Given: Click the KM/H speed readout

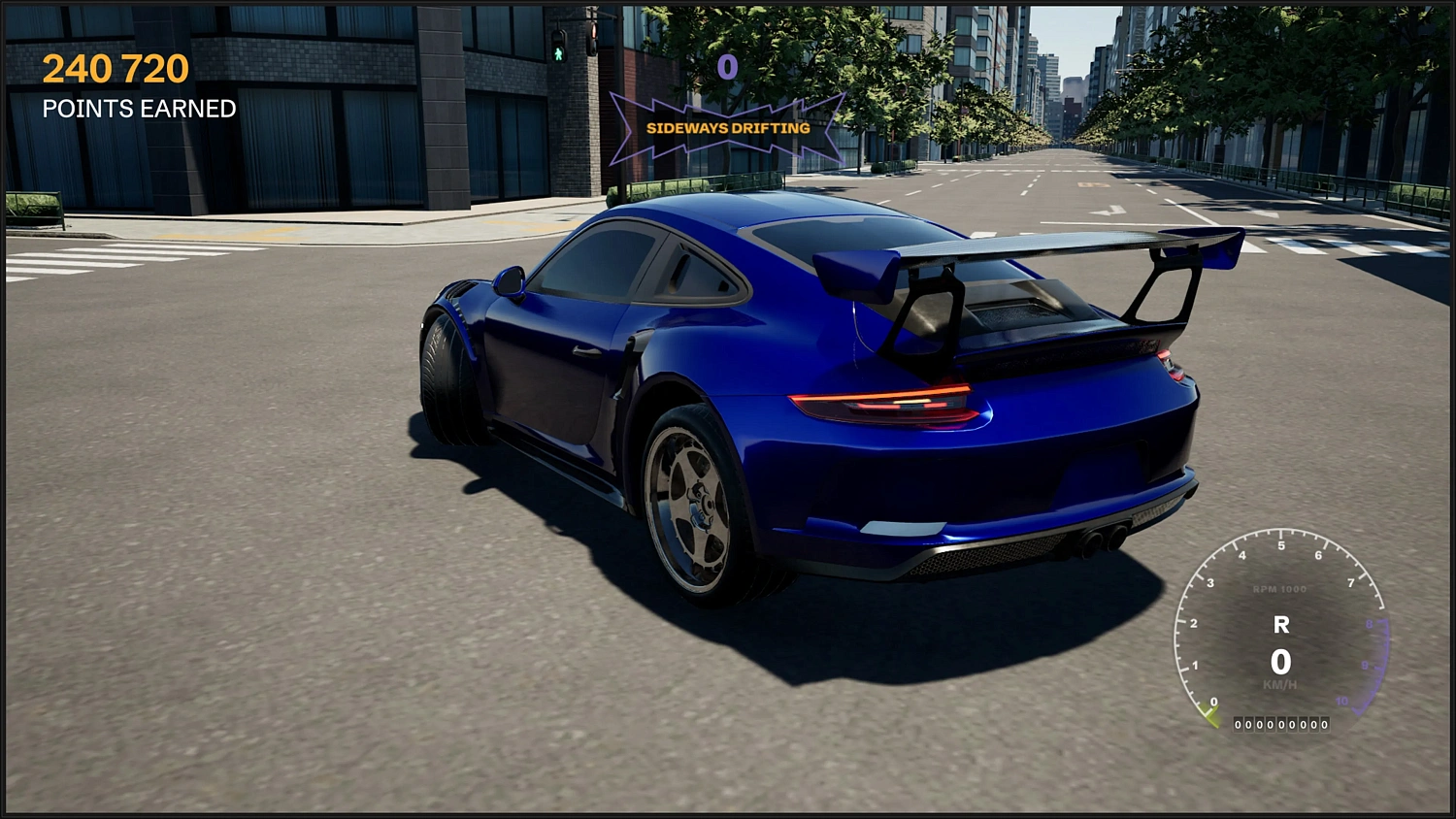Looking at the screenshot, I should 1280,683.
